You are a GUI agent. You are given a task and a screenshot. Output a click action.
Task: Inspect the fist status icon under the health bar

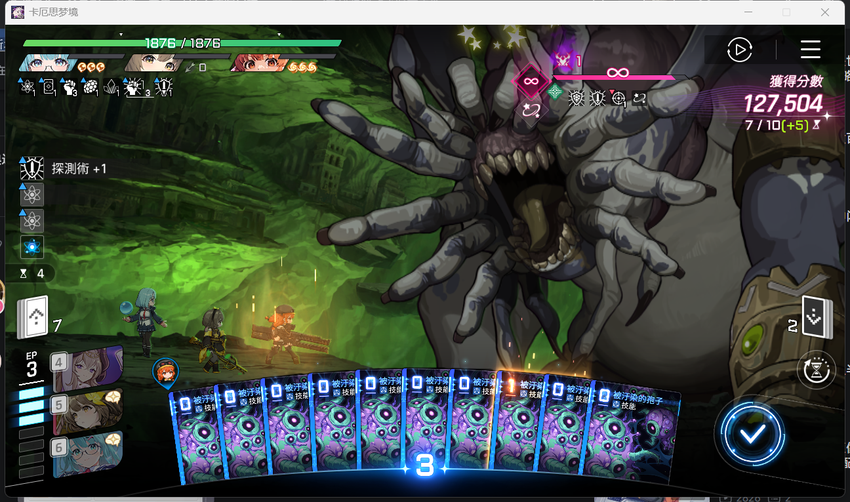point(70,88)
